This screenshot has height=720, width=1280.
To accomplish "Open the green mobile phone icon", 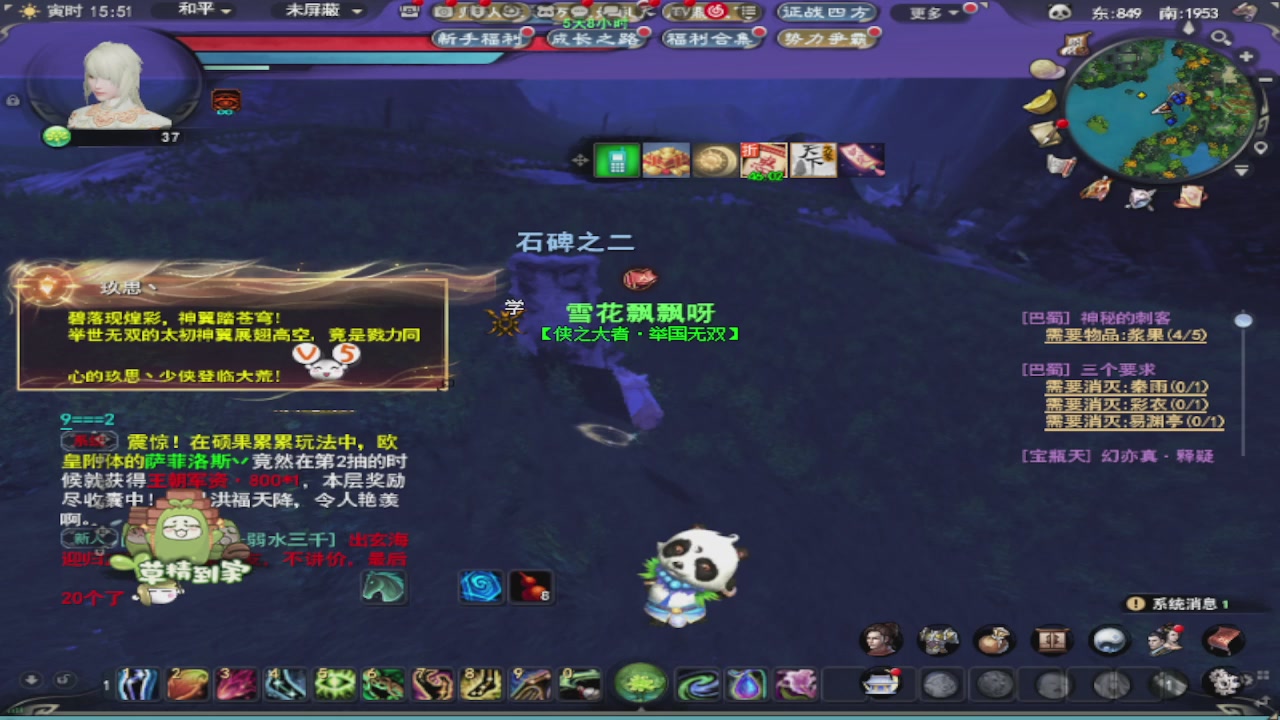I will click(x=617, y=160).
